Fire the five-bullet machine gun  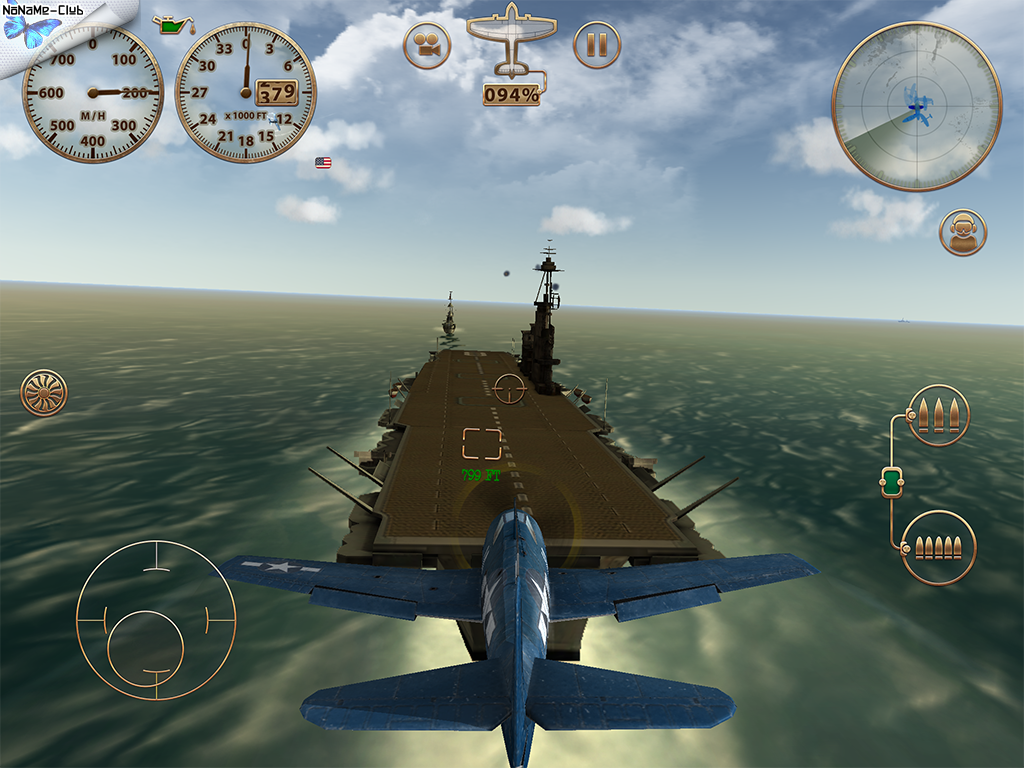(938, 547)
